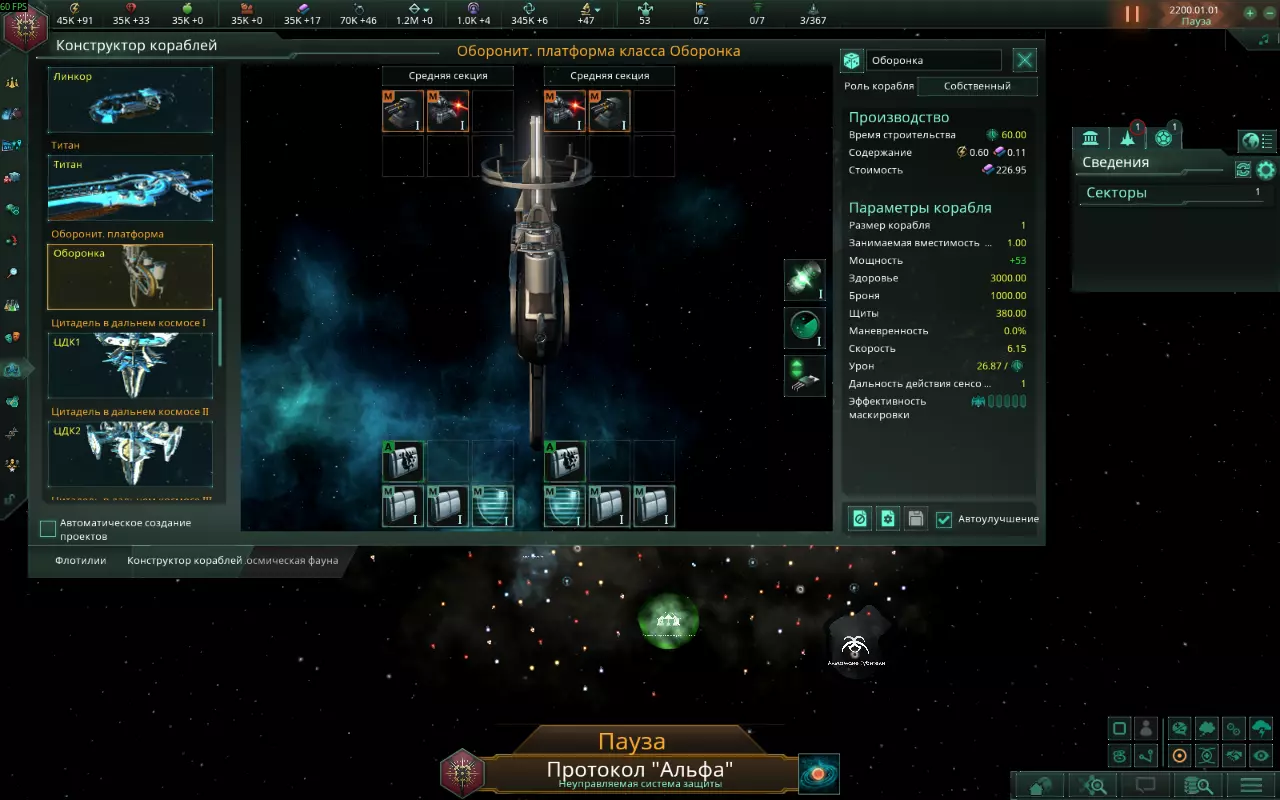Image resolution: width=1280 pixels, height=800 pixels.
Task: Open the main menu hamburger button
Action: click(x=1251, y=785)
